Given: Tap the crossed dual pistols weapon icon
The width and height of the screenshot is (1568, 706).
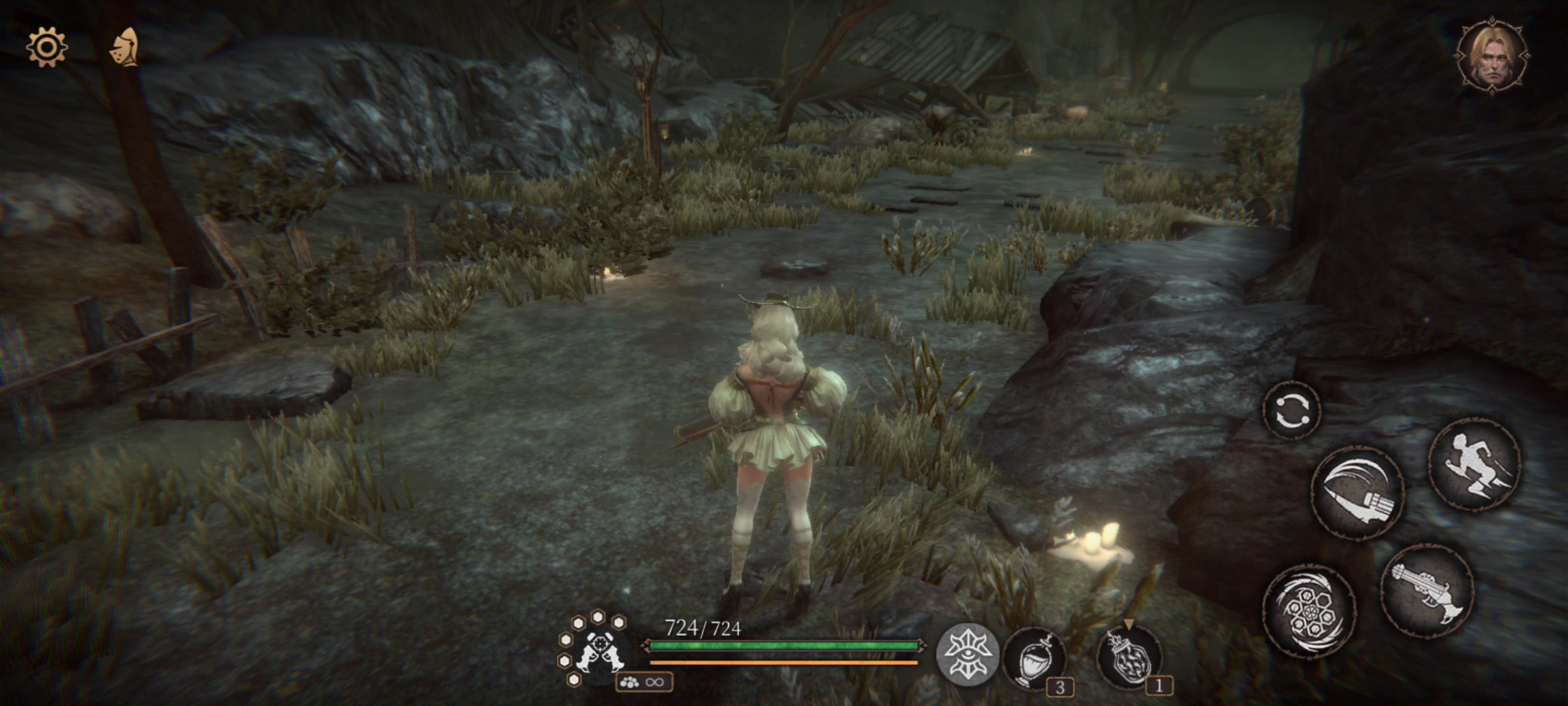Looking at the screenshot, I should click(x=597, y=649).
